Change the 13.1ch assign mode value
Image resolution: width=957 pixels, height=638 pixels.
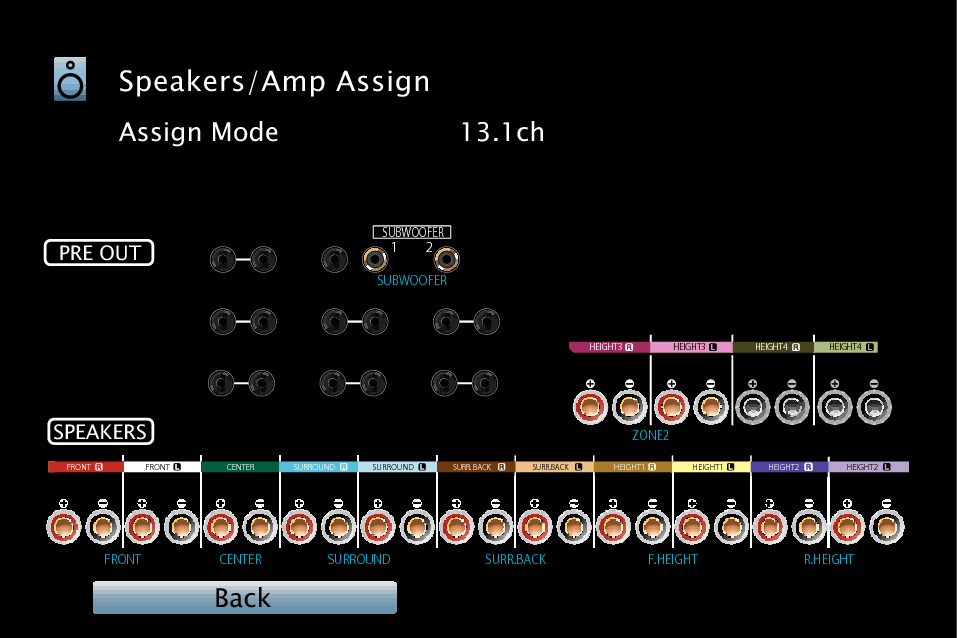click(502, 132)
